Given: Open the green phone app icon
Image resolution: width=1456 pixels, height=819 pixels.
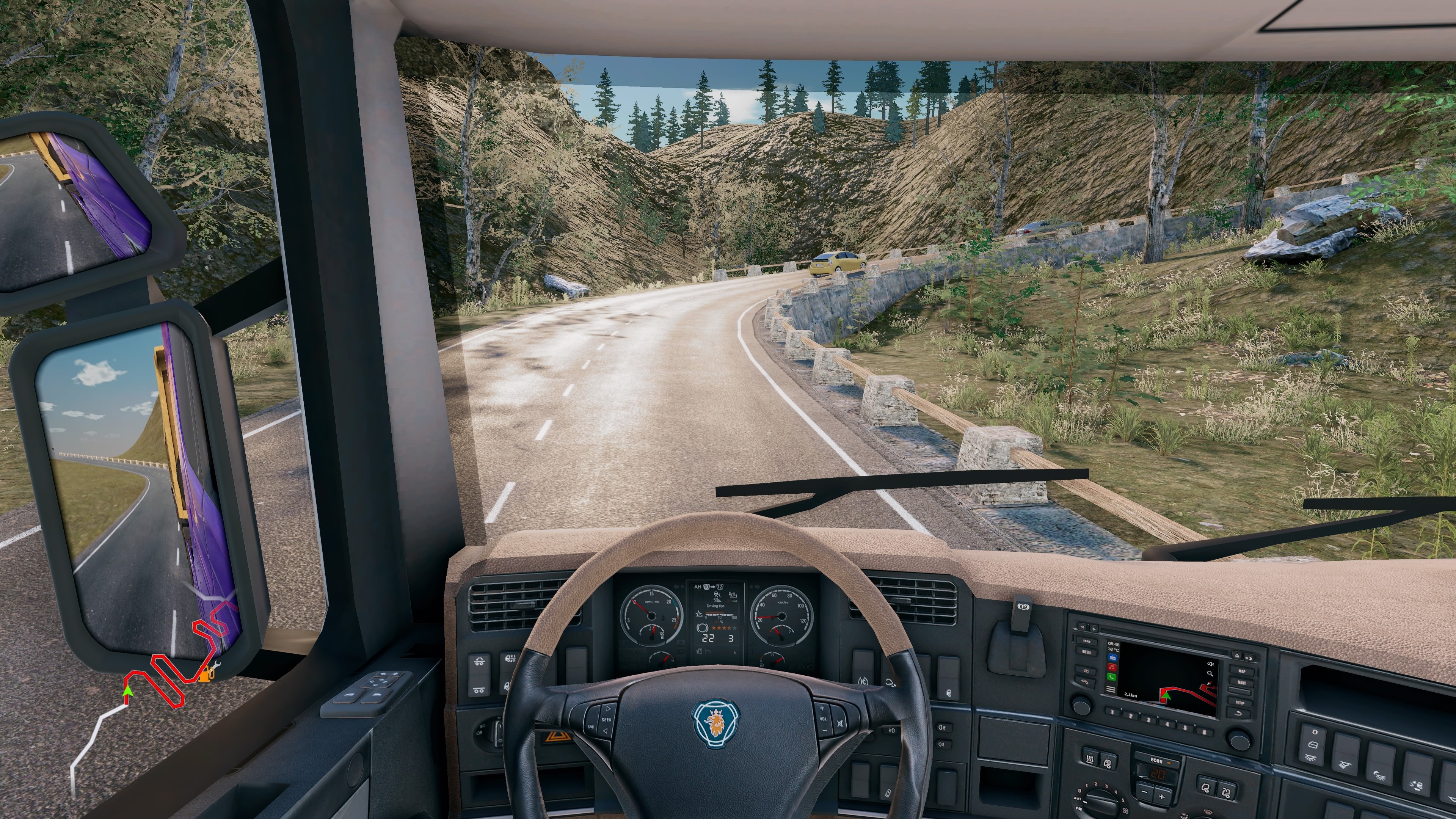Looking at the screenshot, I should click(1111, 678).
